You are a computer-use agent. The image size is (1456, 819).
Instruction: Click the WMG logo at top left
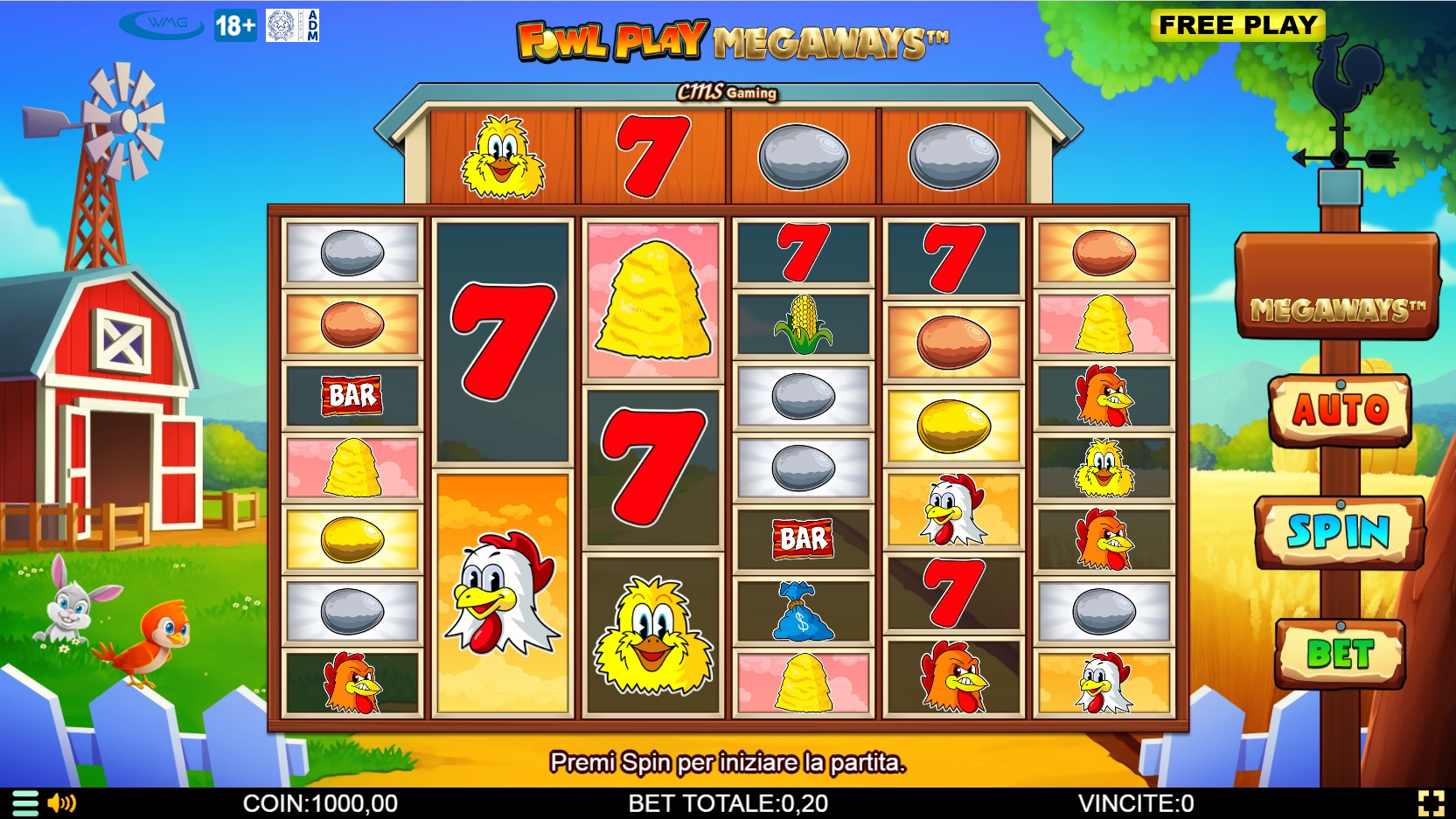click(163, 23)
